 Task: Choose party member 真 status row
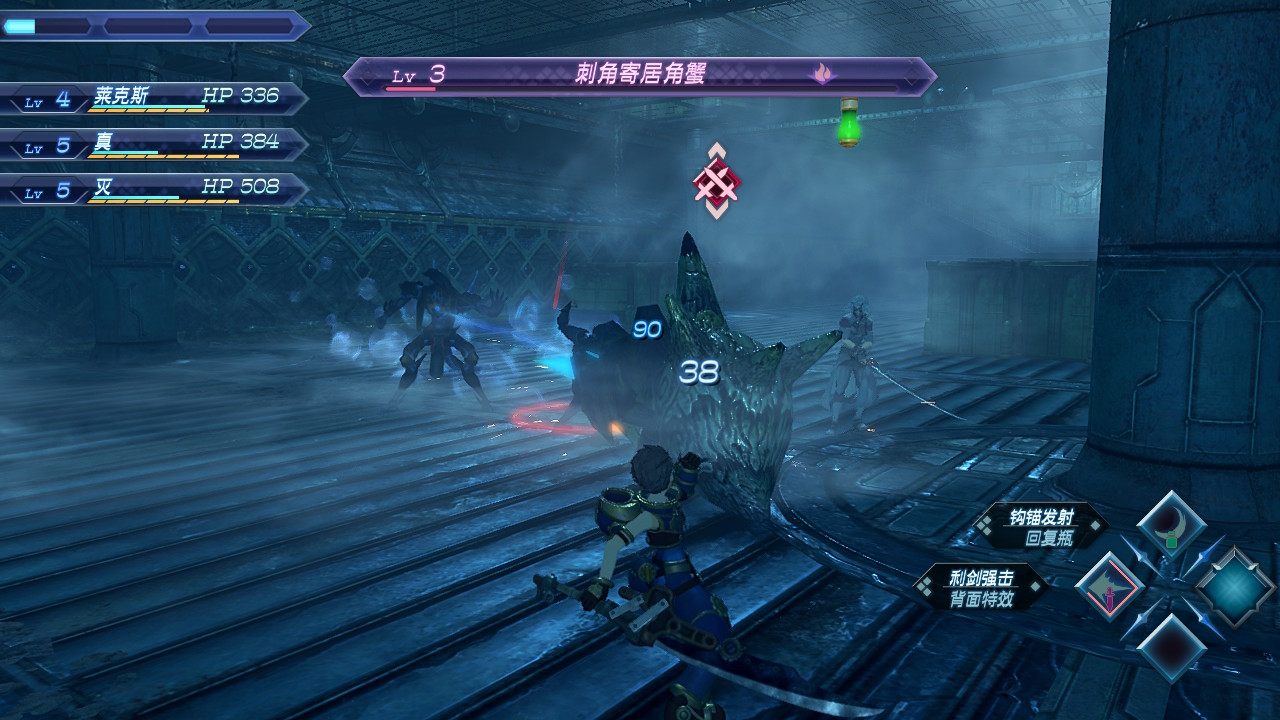pyautogui.click(x=155, y=144)
